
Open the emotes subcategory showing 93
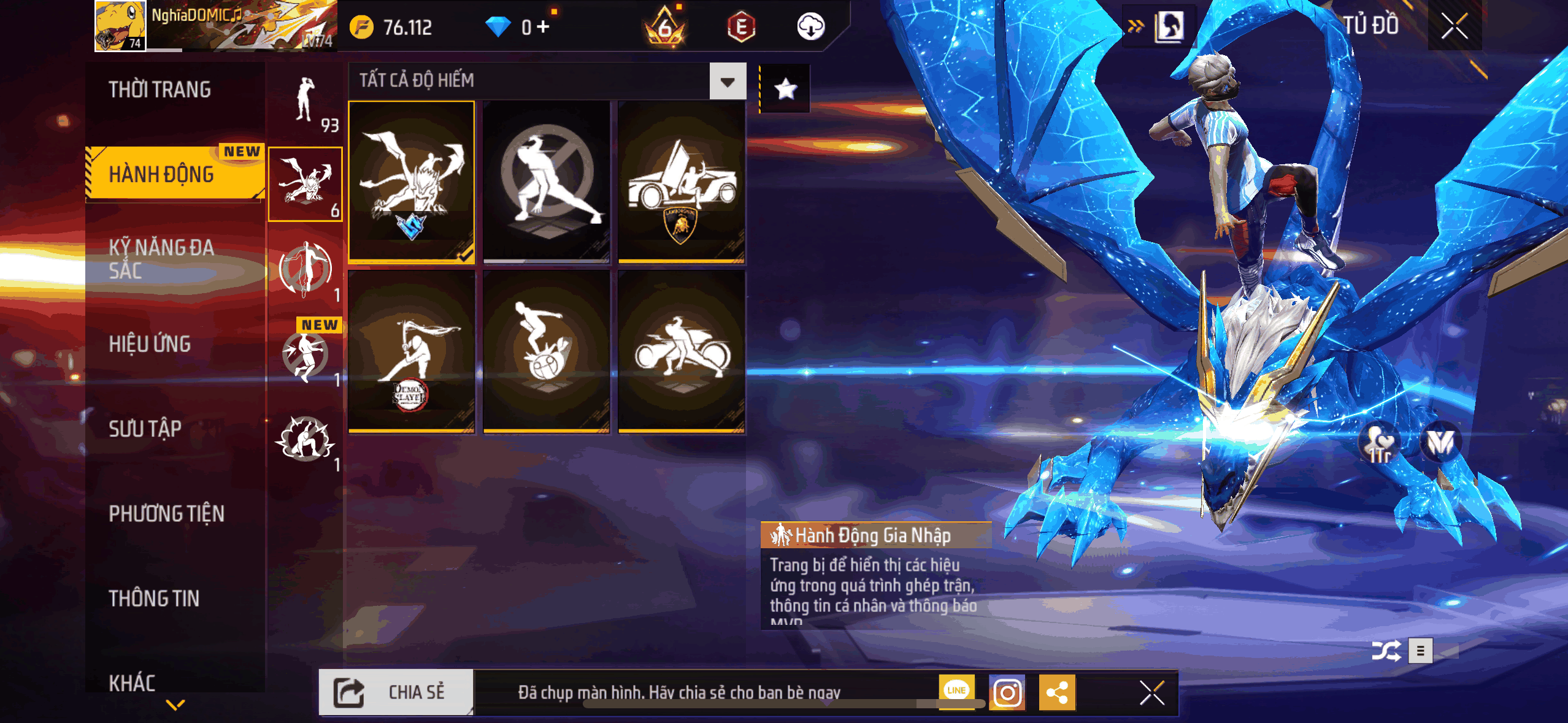point(306,103)
